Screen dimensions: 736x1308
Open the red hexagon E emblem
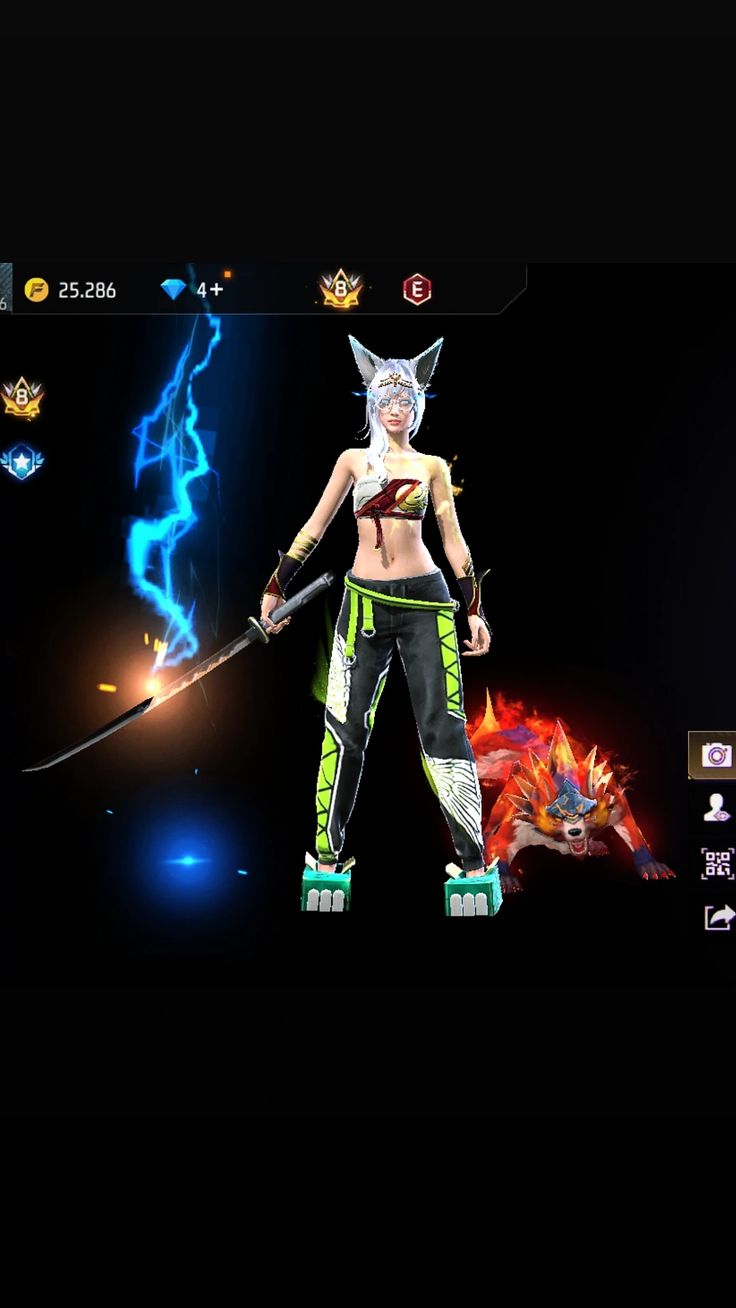coord(417,290)
